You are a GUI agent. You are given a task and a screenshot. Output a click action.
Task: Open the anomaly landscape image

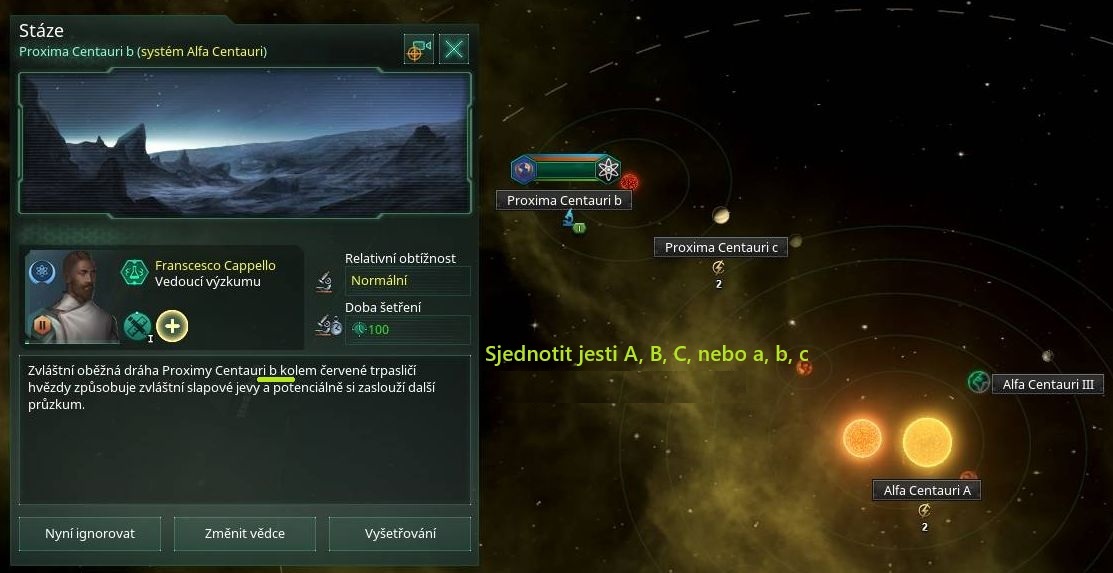coord(245,143)
